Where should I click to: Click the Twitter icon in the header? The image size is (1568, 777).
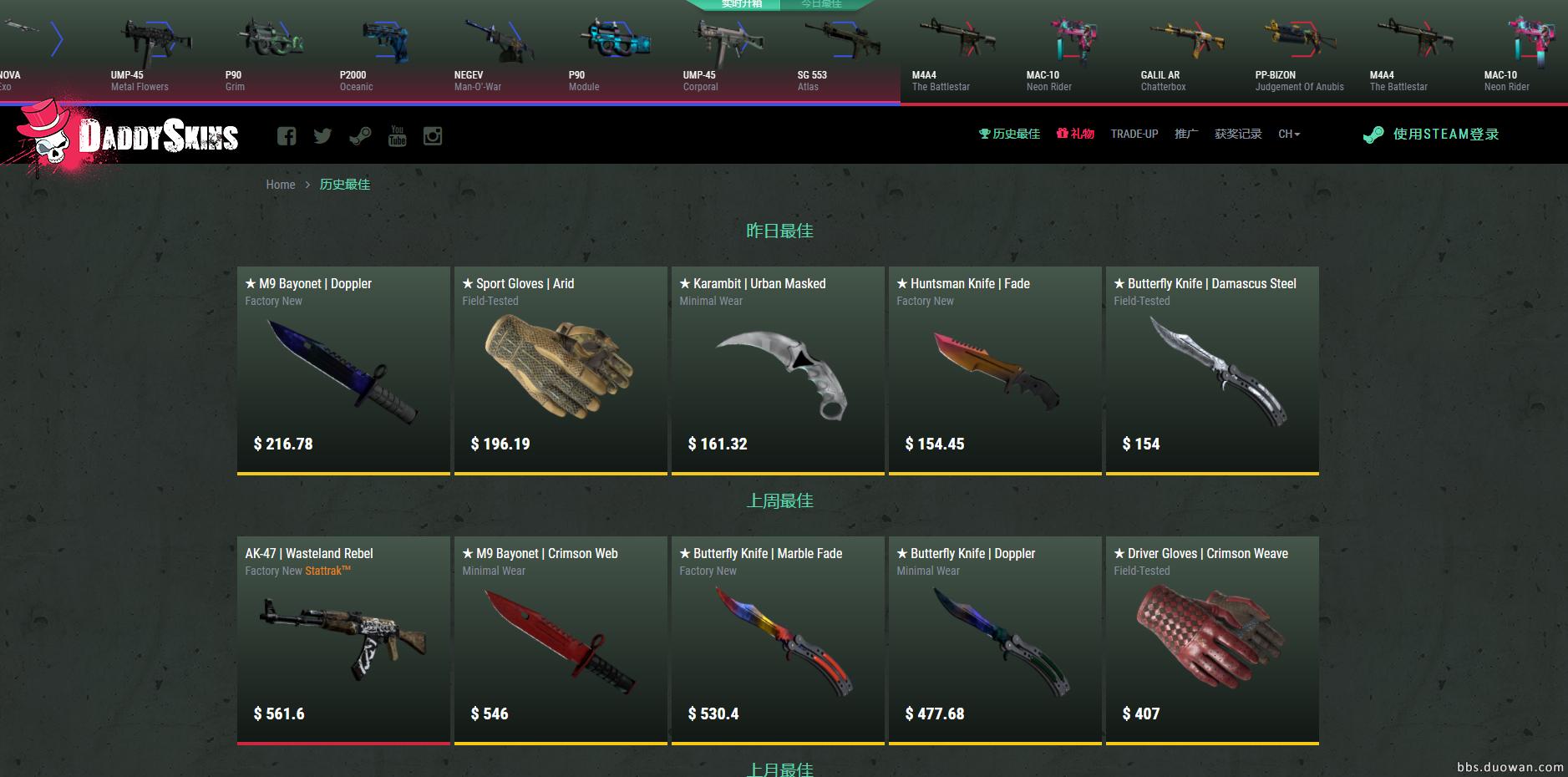pyautogui.click(x=323, y=135)
